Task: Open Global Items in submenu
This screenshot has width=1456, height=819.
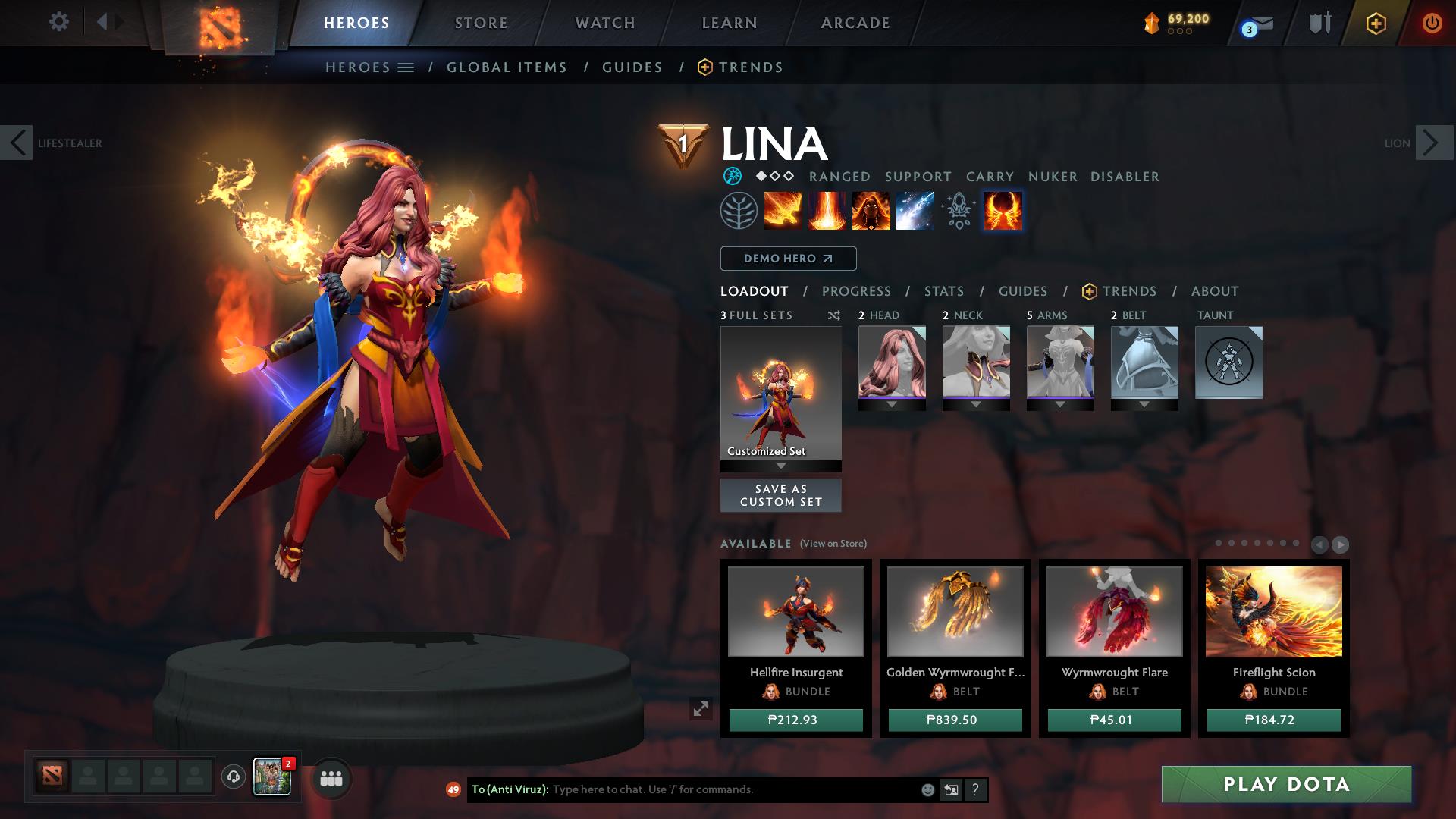Action: point(507,67)
